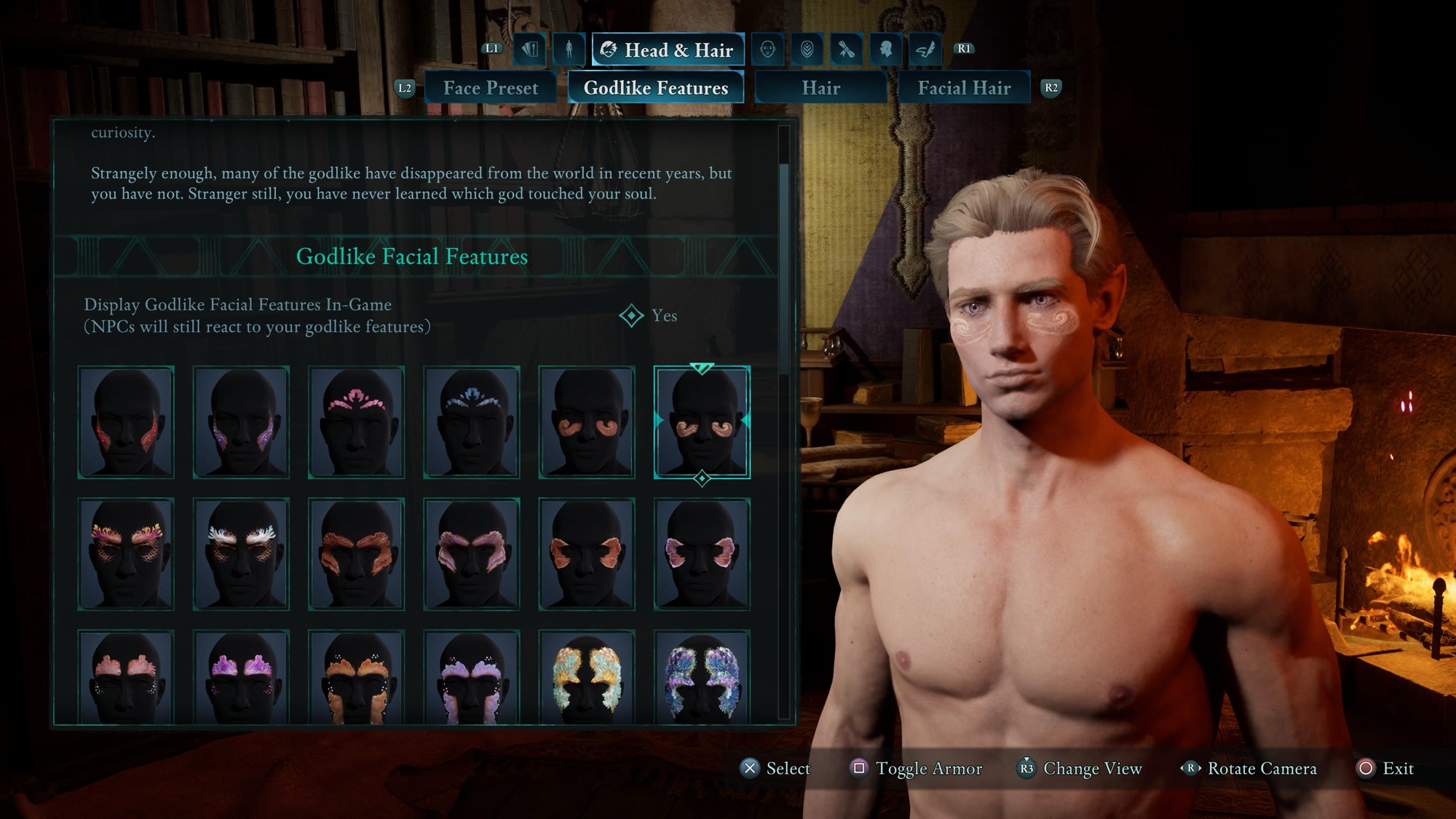This screenshot has height=819, width=1456.
Task: Switch to the head profile category
Action: point(885,50)
